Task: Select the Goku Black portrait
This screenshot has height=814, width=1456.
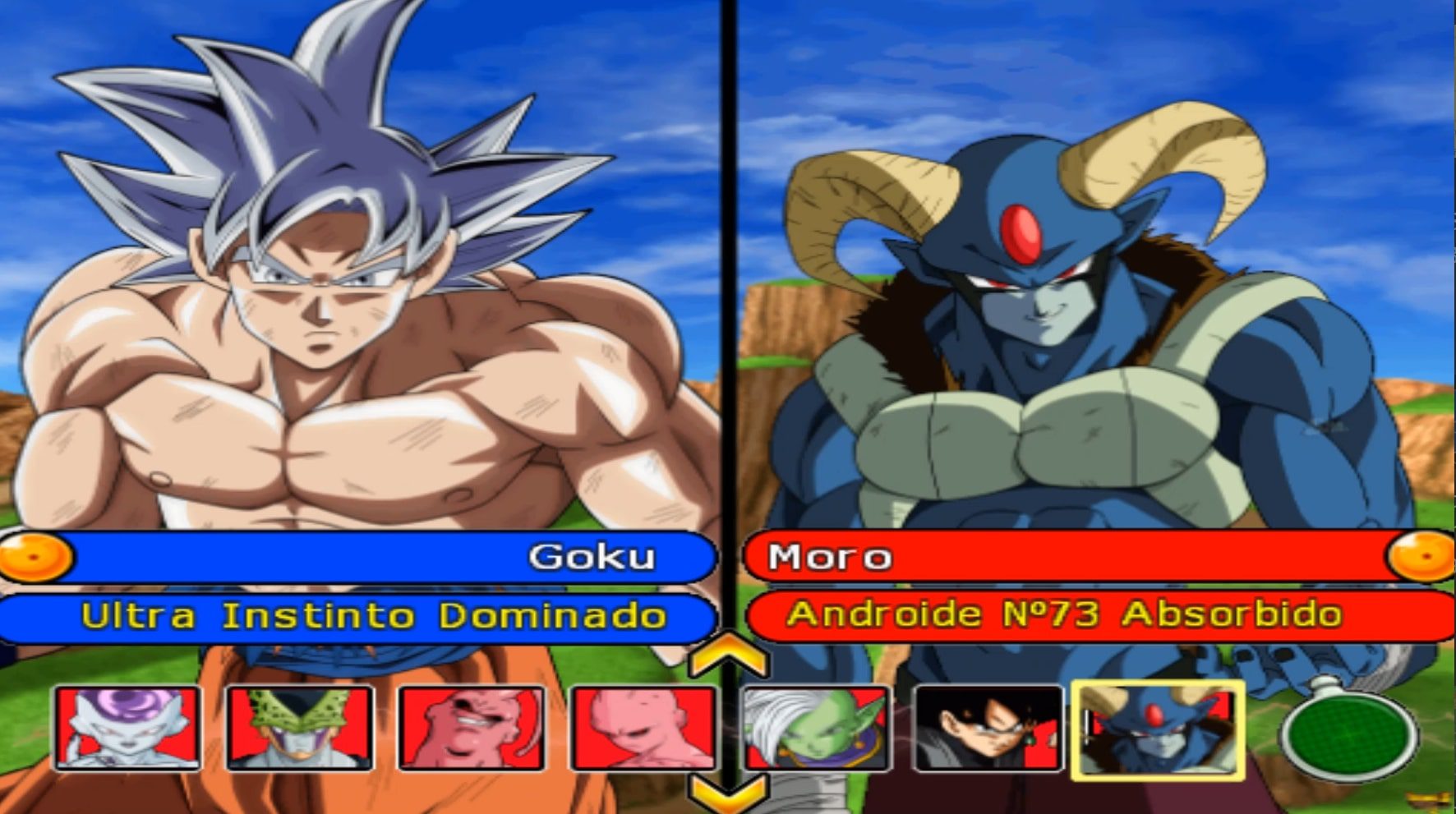Action: [988, 728]
